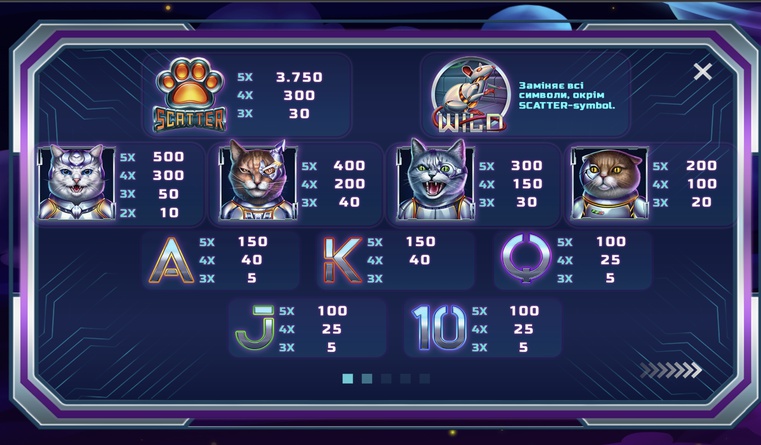Close the paytable window
The width and height of the screenshot is (761, 445).
coord(703,72)
